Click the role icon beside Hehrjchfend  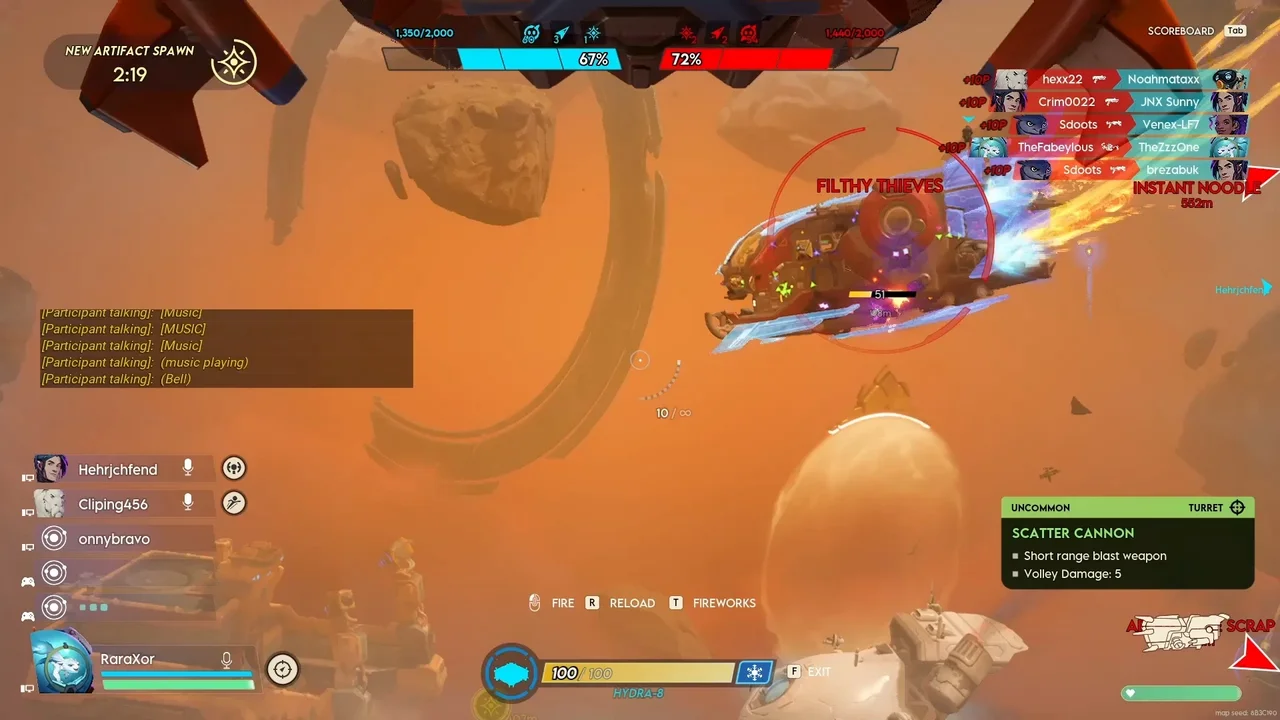[234, 468]
